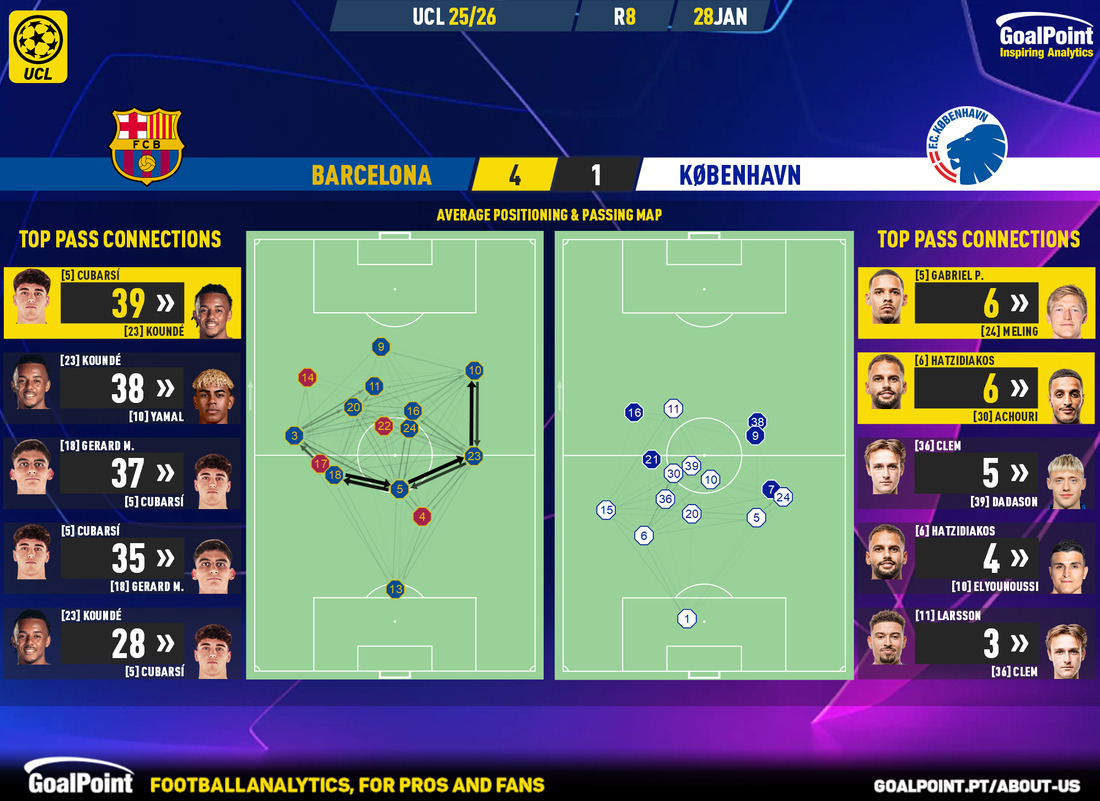1100x801 pixels.
Task: Select the Cubarsí to Koundé 39 passes row
Action: coord(122,303)
